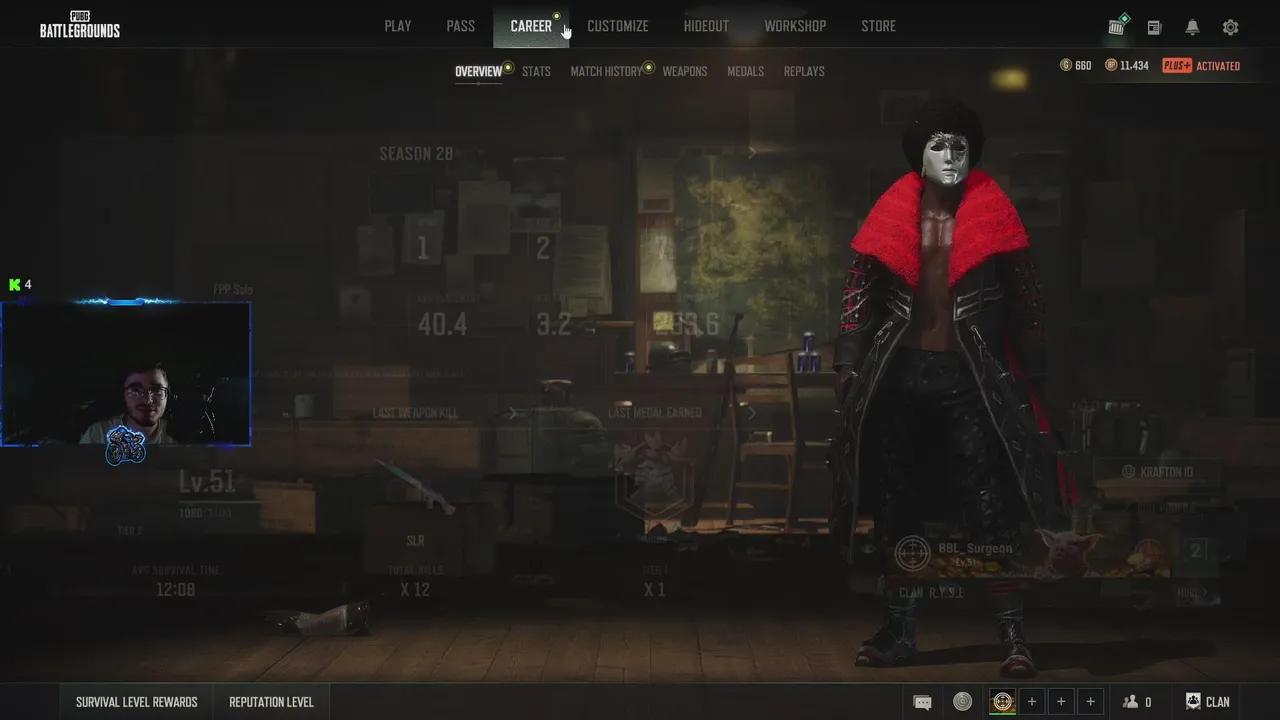Screen dimensions: 1280x720
Task: Go back on Last Weapon Kill with left chevron
Action: point(513,412)
